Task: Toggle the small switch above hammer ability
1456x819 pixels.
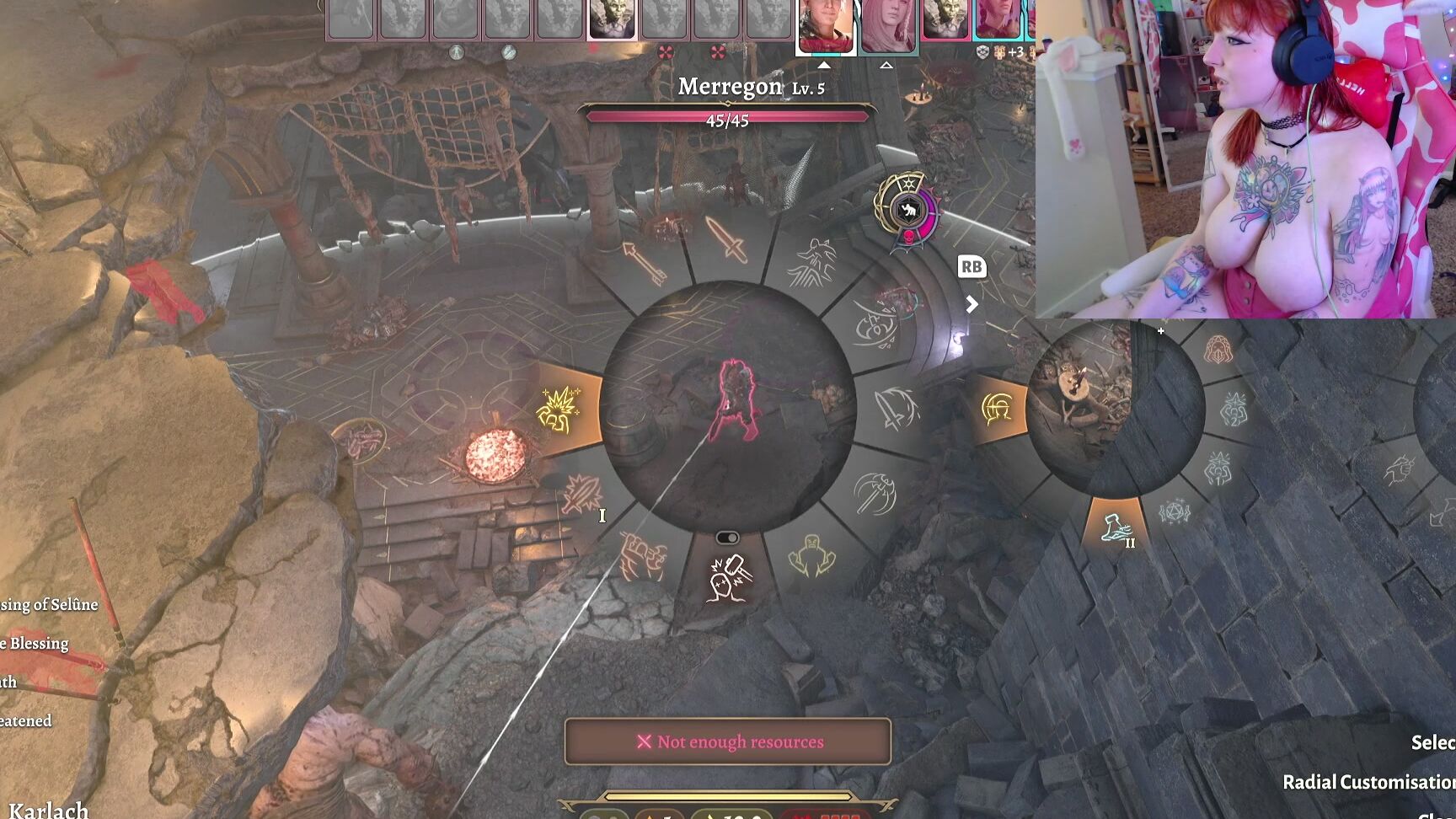Action: (x=727, y=538)
